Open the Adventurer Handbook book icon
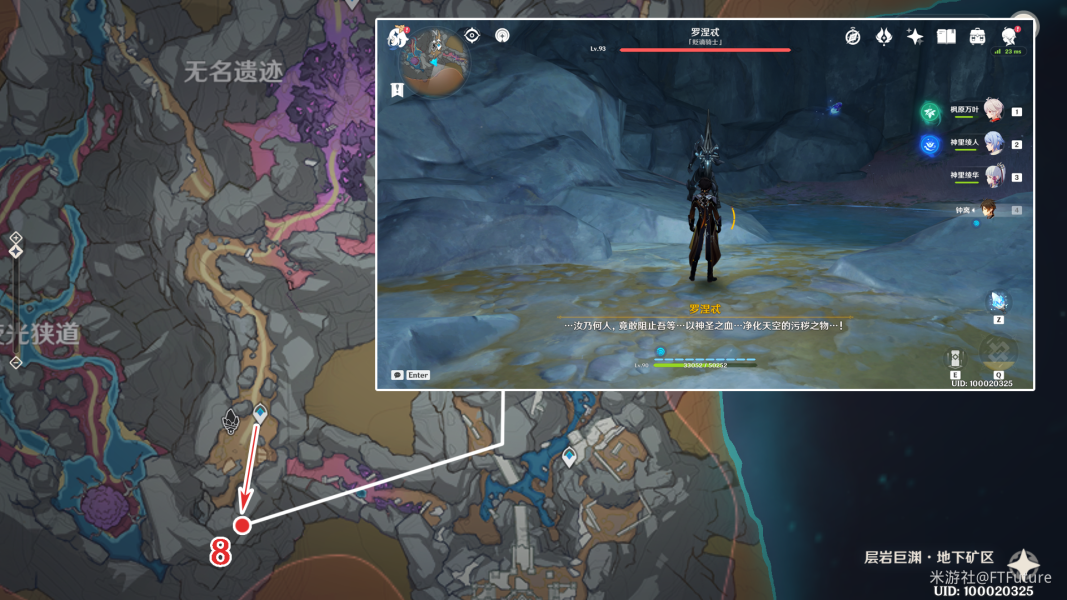 pos(946,36)
